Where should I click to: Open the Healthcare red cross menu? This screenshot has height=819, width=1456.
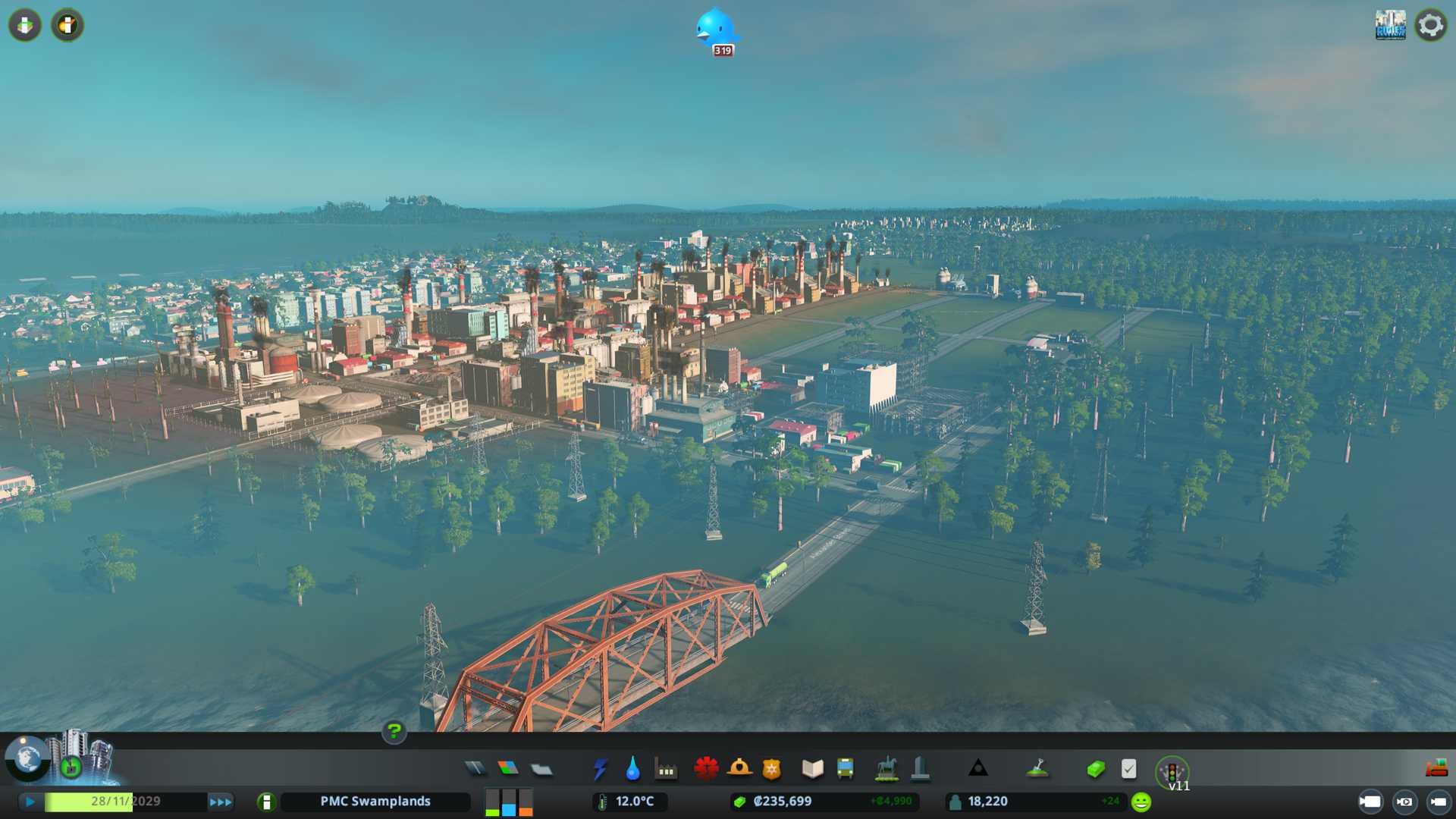pos(706,769)
